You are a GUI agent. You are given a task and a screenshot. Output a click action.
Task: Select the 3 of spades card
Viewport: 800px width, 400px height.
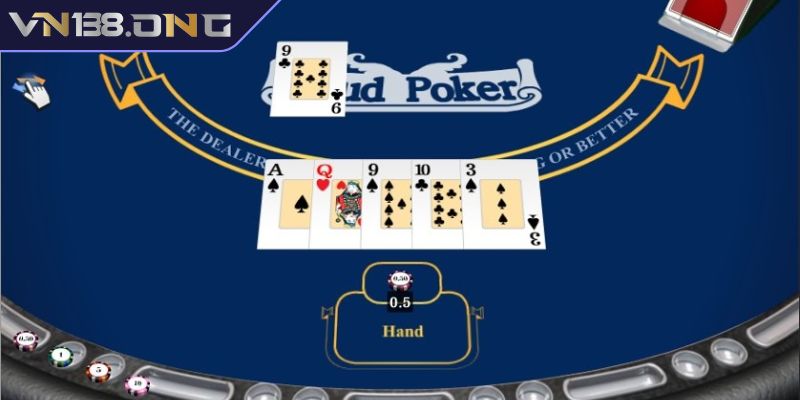coord(504,205)
